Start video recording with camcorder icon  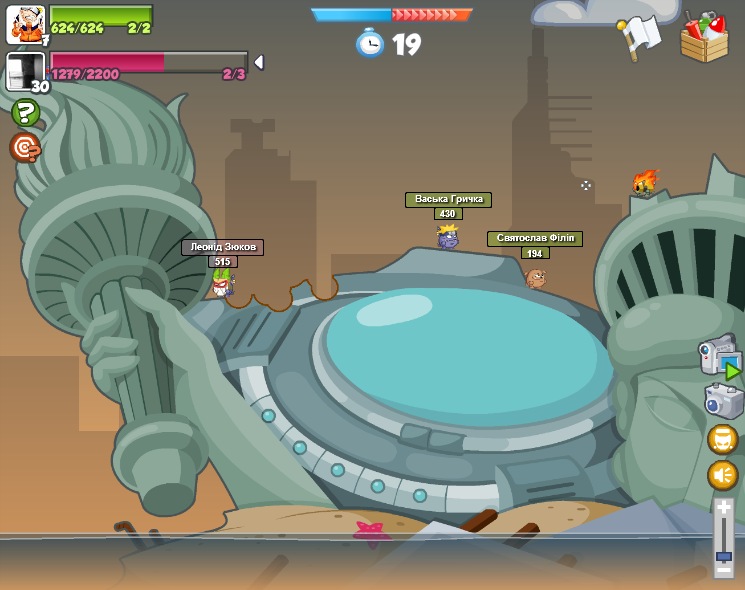point(720,357)
